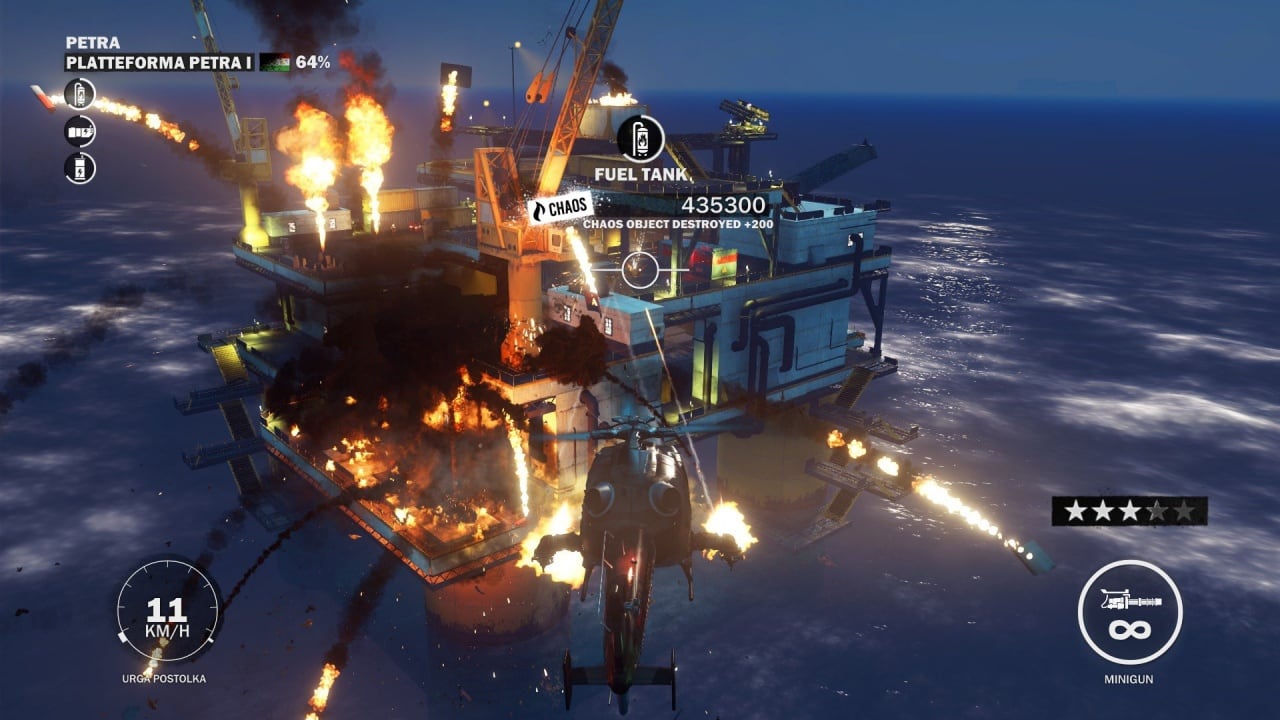1280x720 pixels.
Task: Select the fuel tank objective icon in the checklist
Action: click(x=80, y=95)
